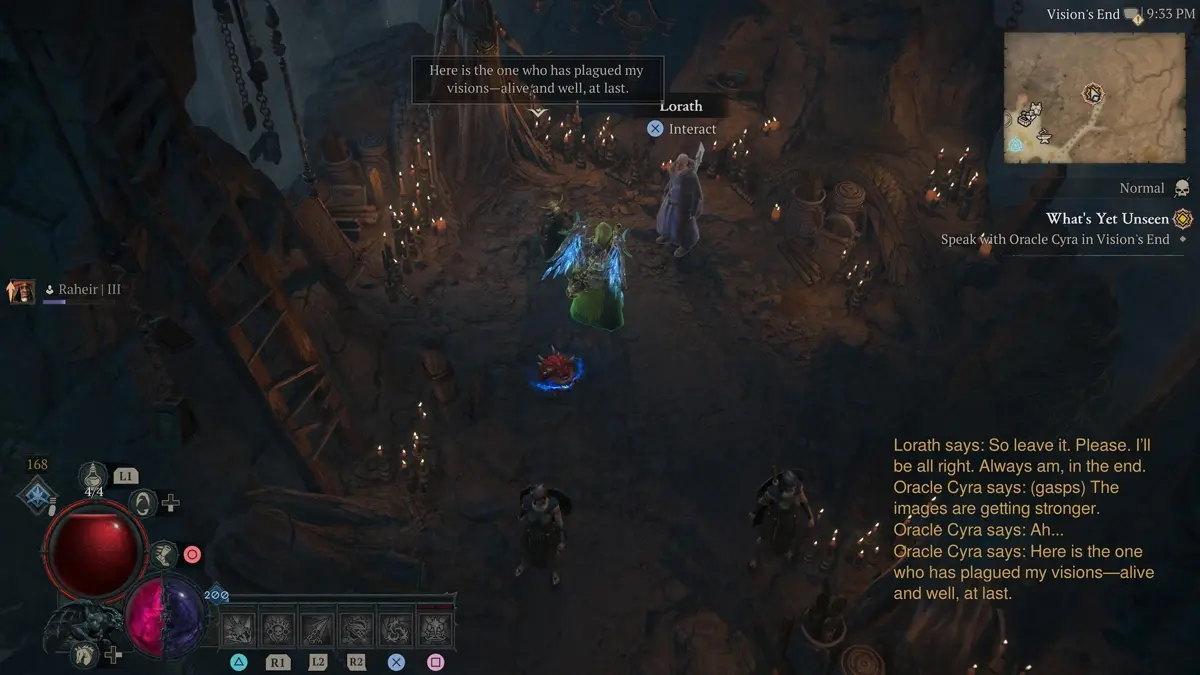Cast the spear skill in the skill bar
Image resolution: width=1200 pixels, height=675 pixels.
coord(317,629)
